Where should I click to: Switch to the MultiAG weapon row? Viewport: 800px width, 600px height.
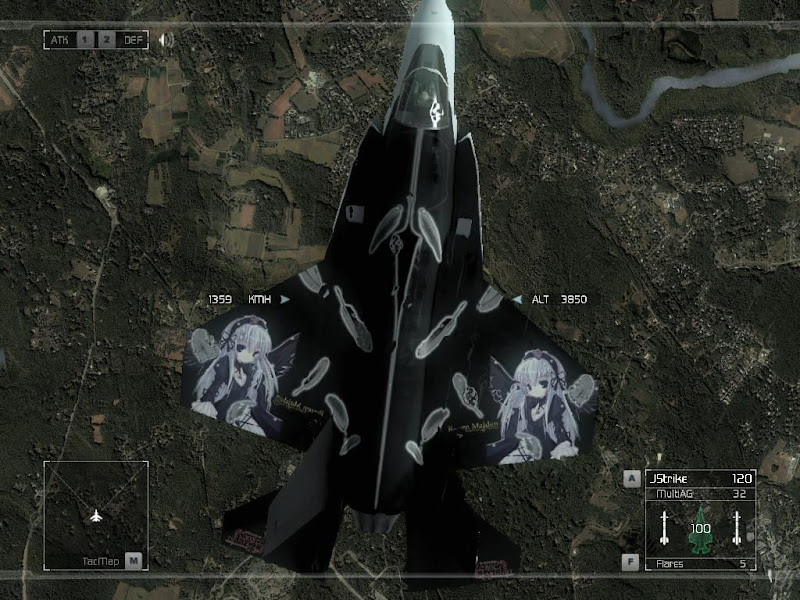pos(699,493)
